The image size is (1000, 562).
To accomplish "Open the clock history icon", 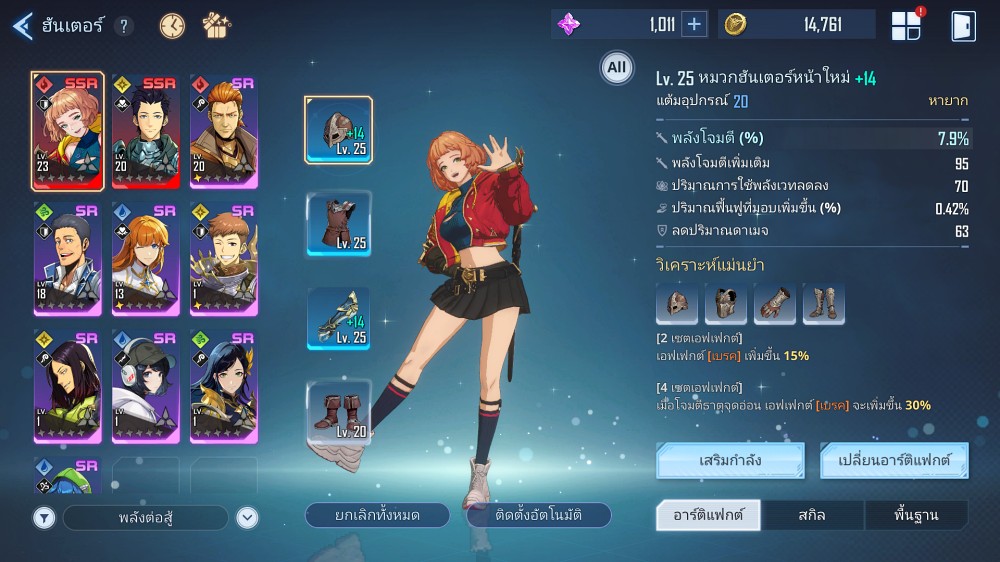I will point(172,26).
